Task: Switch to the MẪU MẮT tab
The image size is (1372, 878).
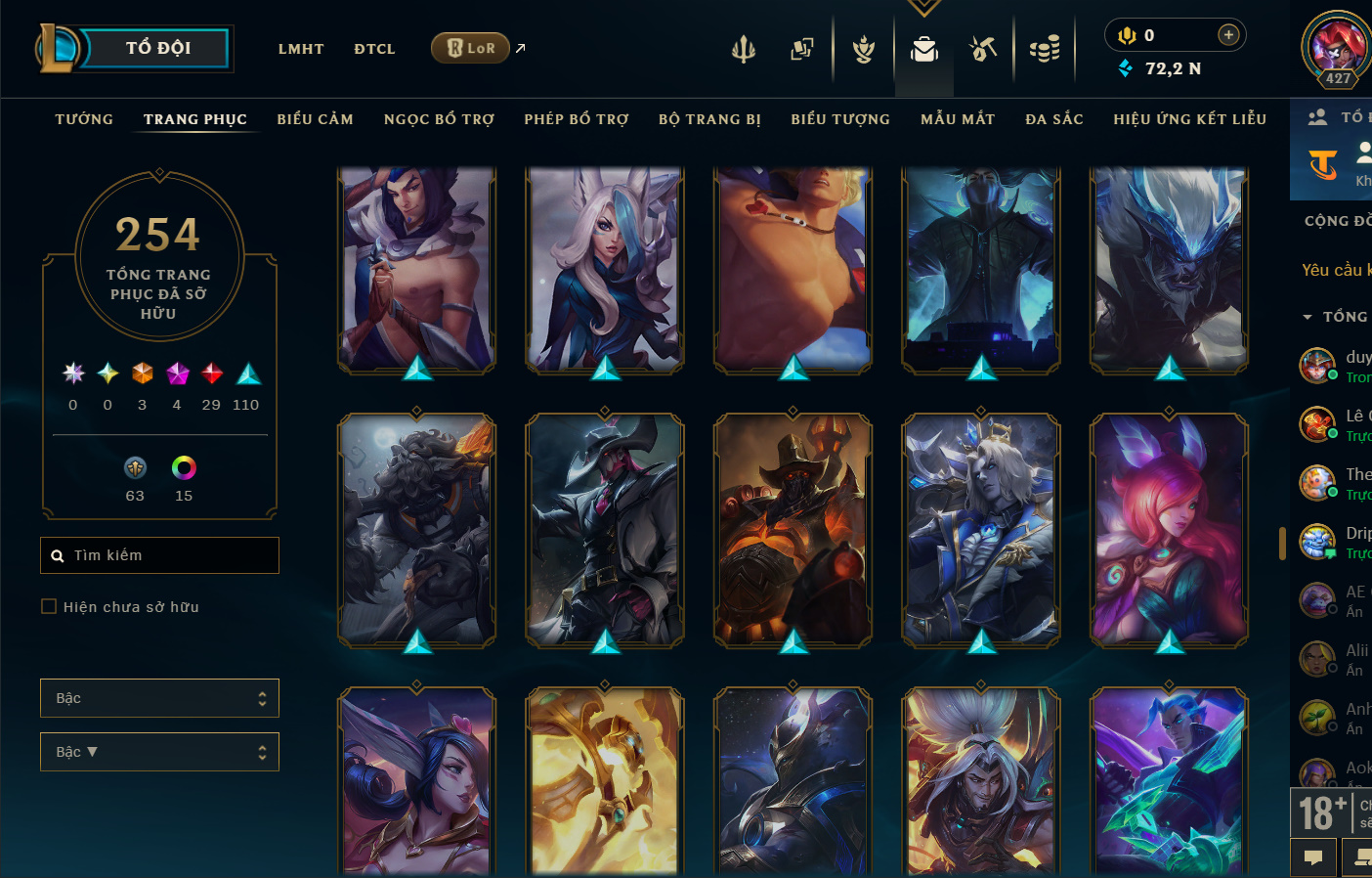Action: click(x=958, y=119)
